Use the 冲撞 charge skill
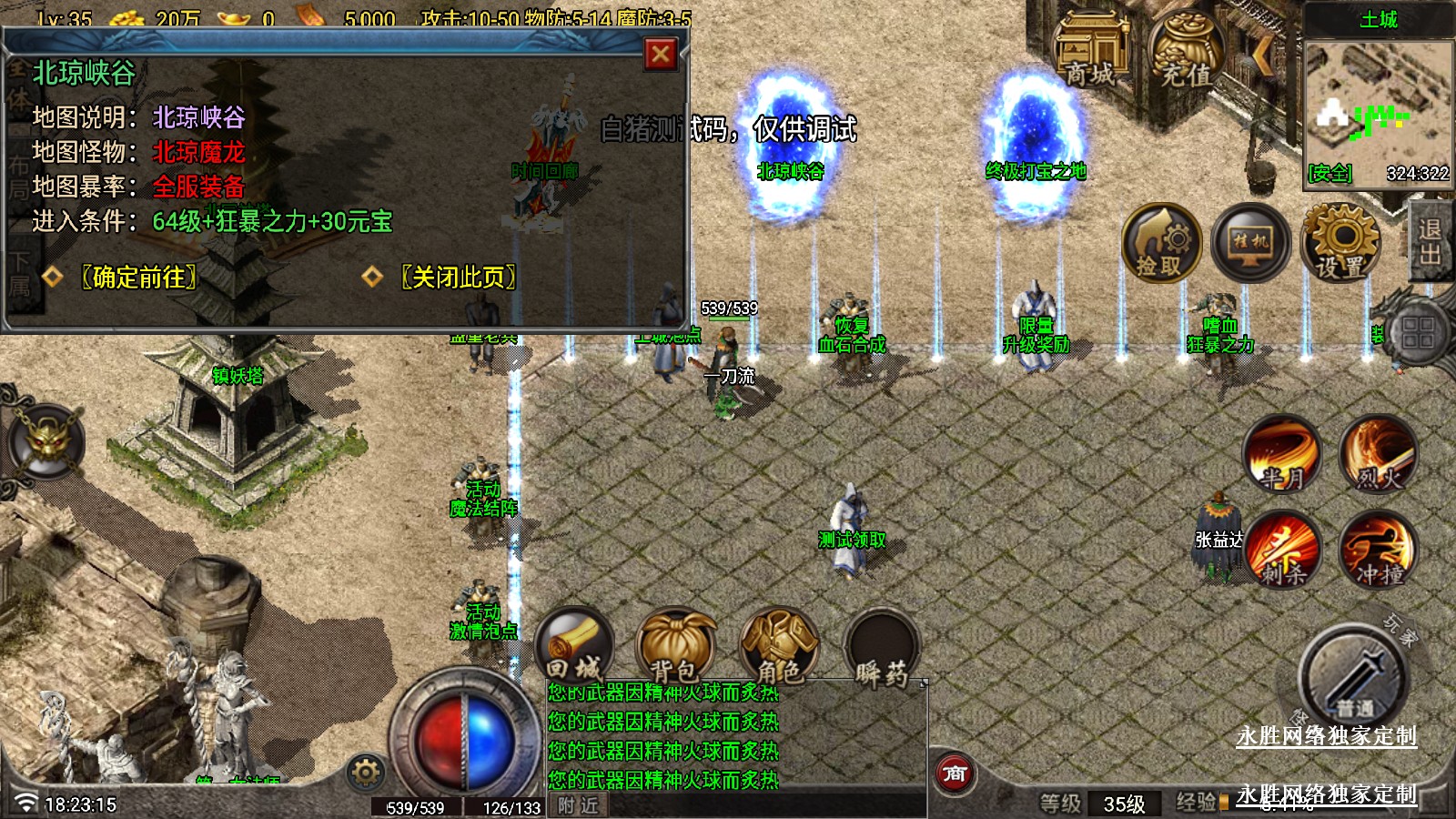This screenshot has width=1456, height=819. 1378,551
